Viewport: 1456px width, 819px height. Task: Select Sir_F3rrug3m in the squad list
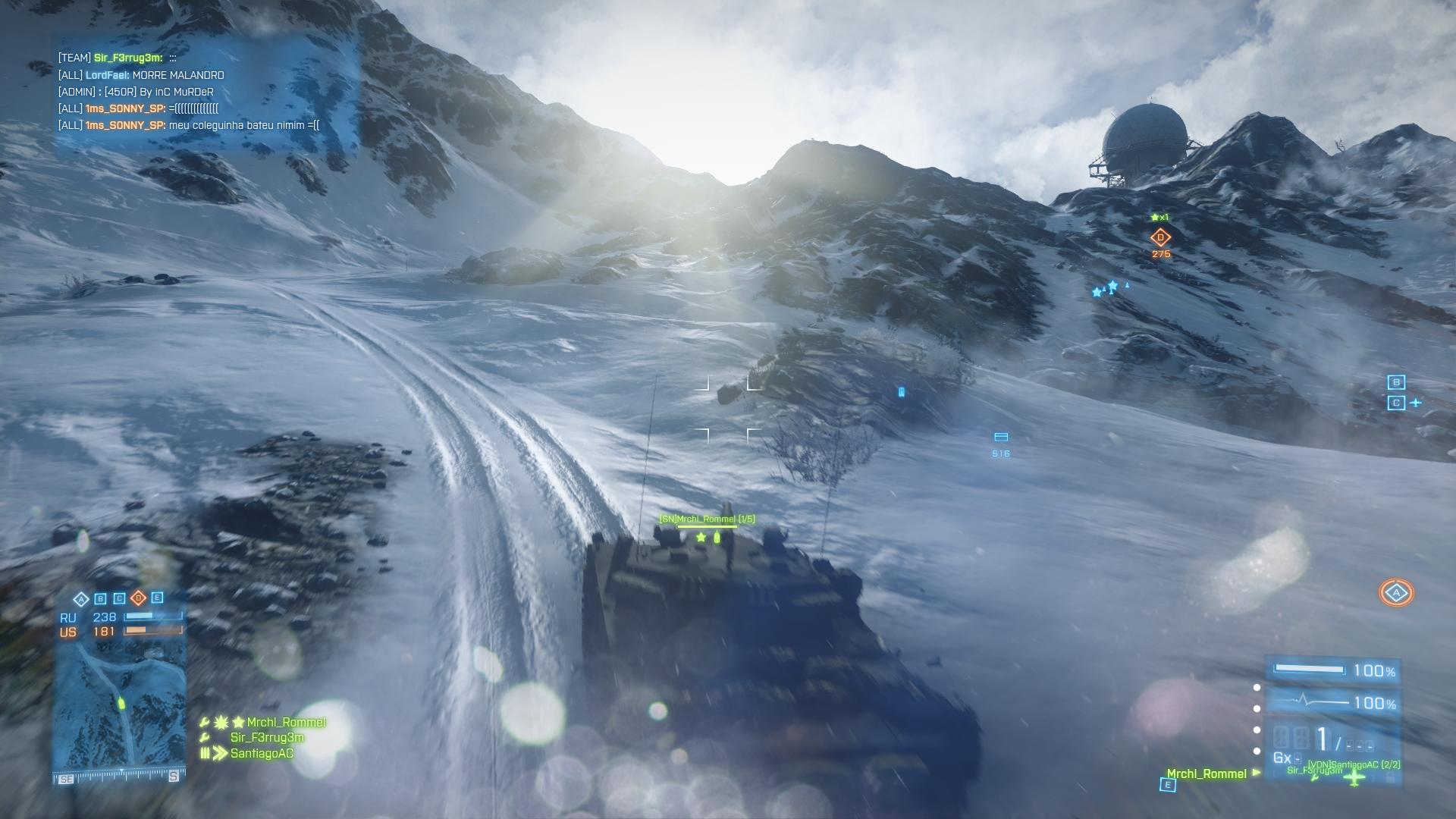click(266, 737)
